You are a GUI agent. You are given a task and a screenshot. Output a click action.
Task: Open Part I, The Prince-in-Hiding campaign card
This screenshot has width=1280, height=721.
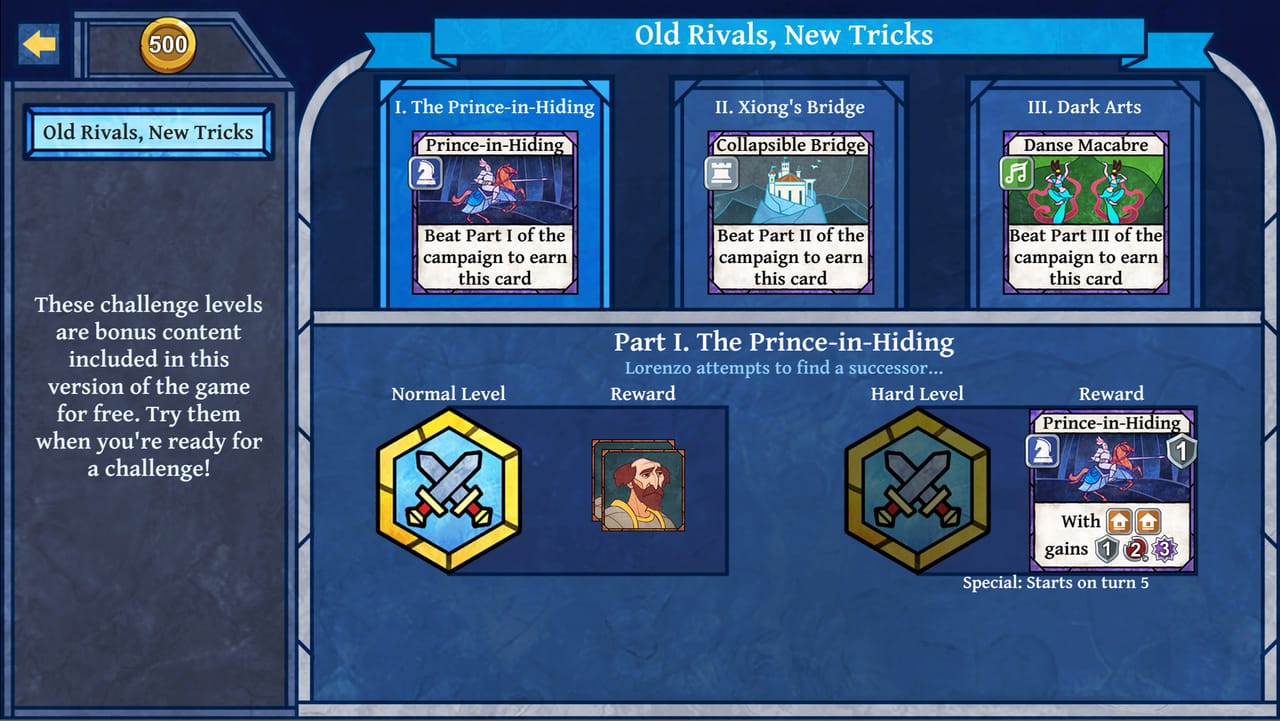pos(494,190)
